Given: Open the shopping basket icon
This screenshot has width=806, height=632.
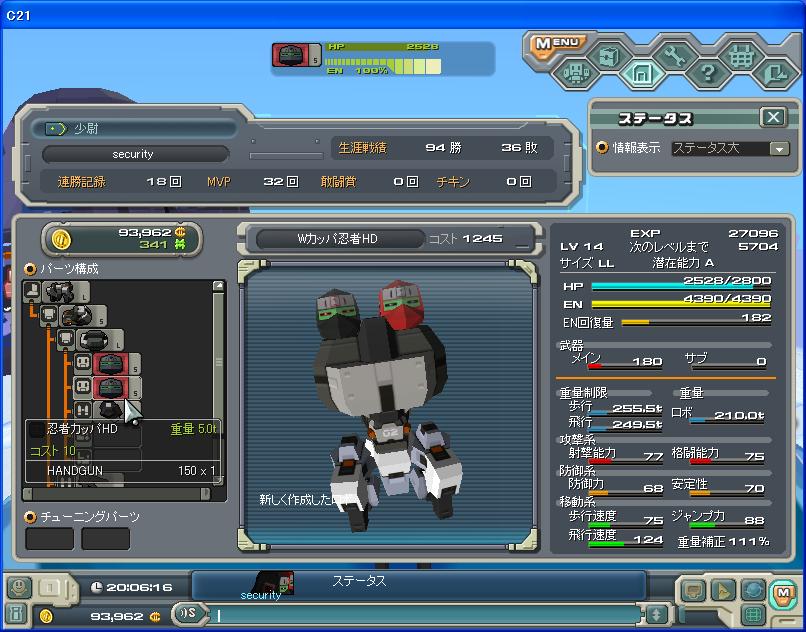Looking at the screenshot, I should (741, 57).
